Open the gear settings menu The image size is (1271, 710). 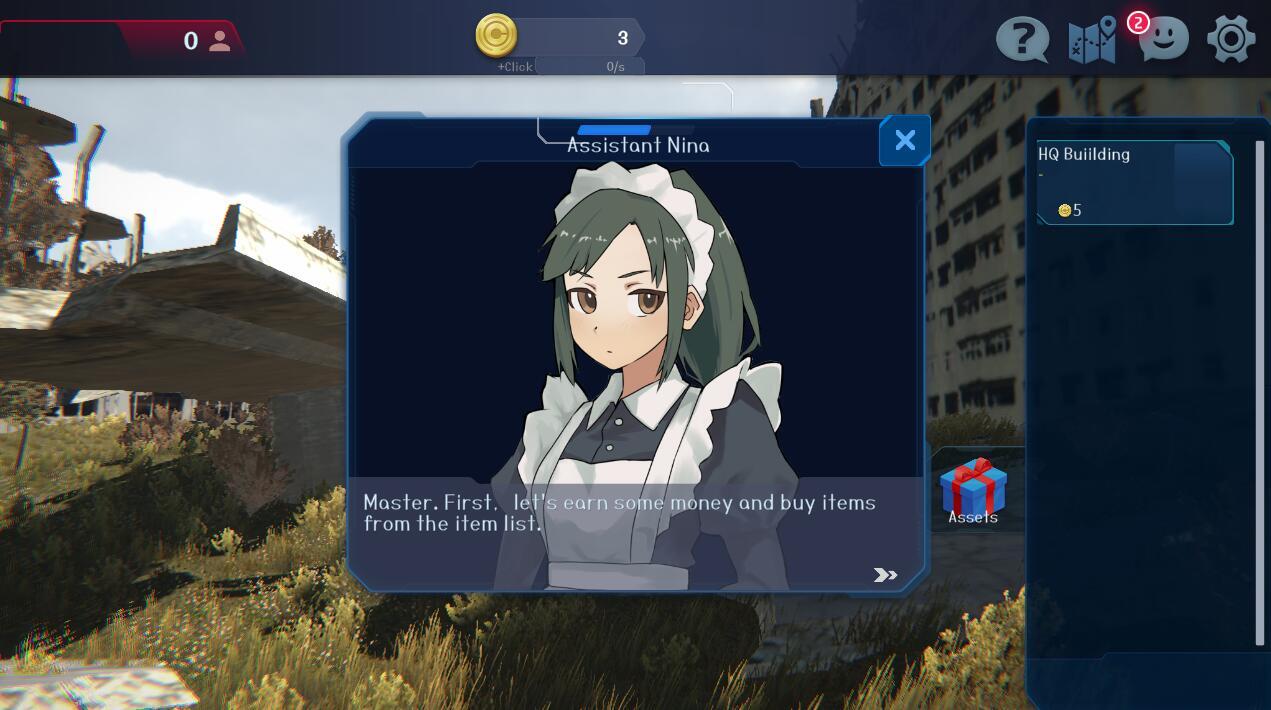tap(1231, 40)
